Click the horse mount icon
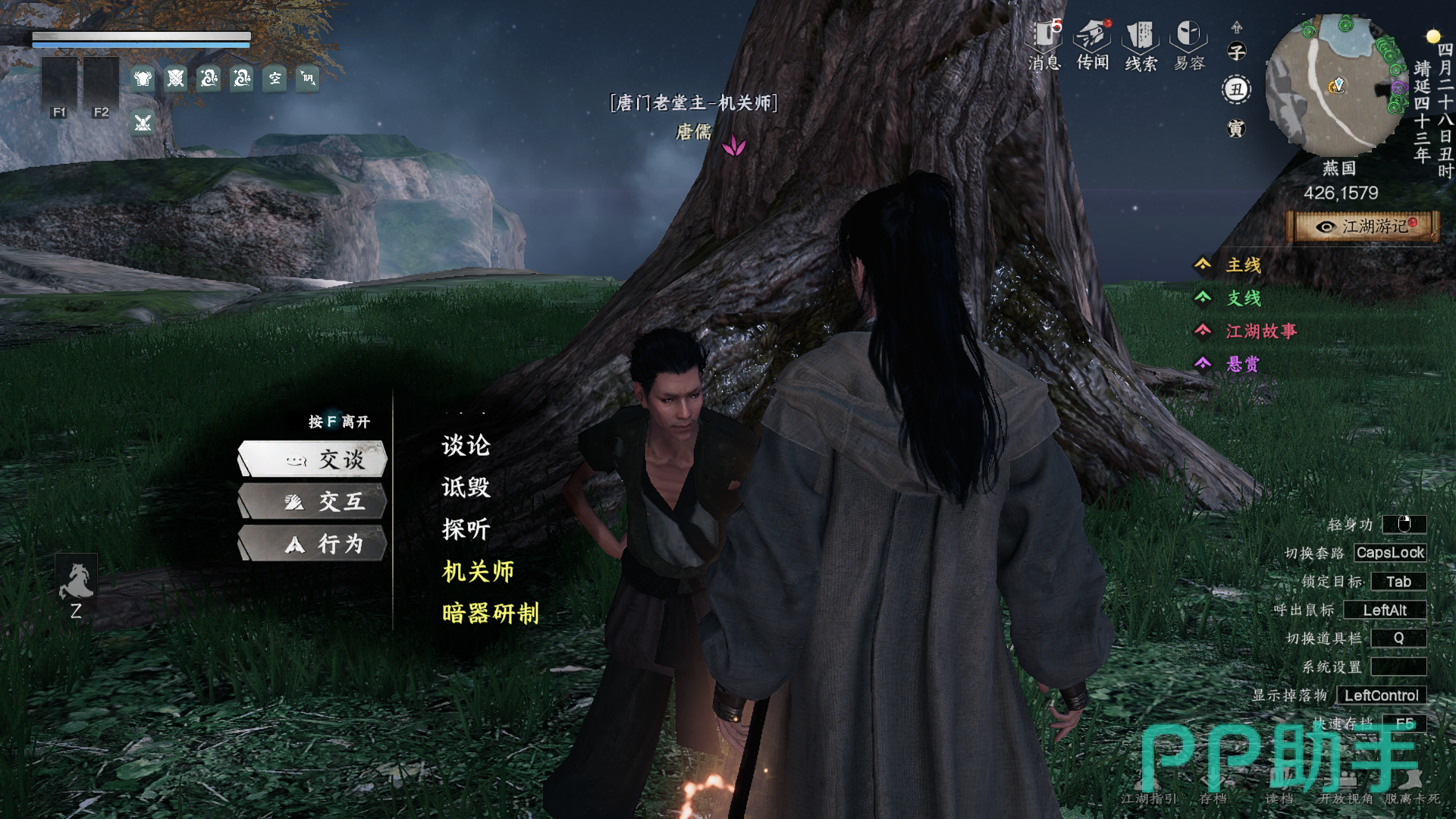 (76, 582)
